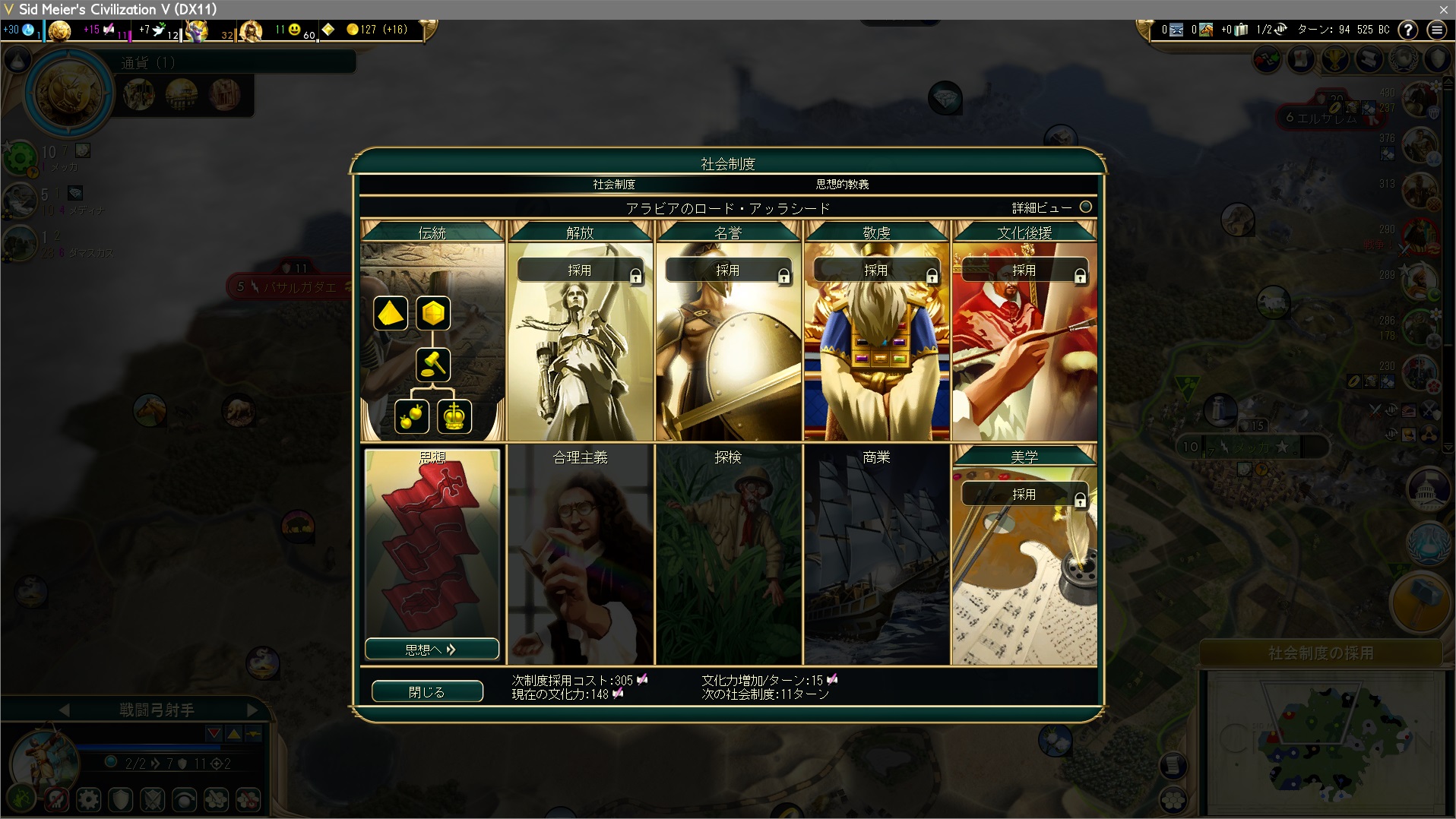Viewport: 1456px width, 819px height.
Task: Adopt the 解放 (Liberty) policy tree
Action: [580, 270]
